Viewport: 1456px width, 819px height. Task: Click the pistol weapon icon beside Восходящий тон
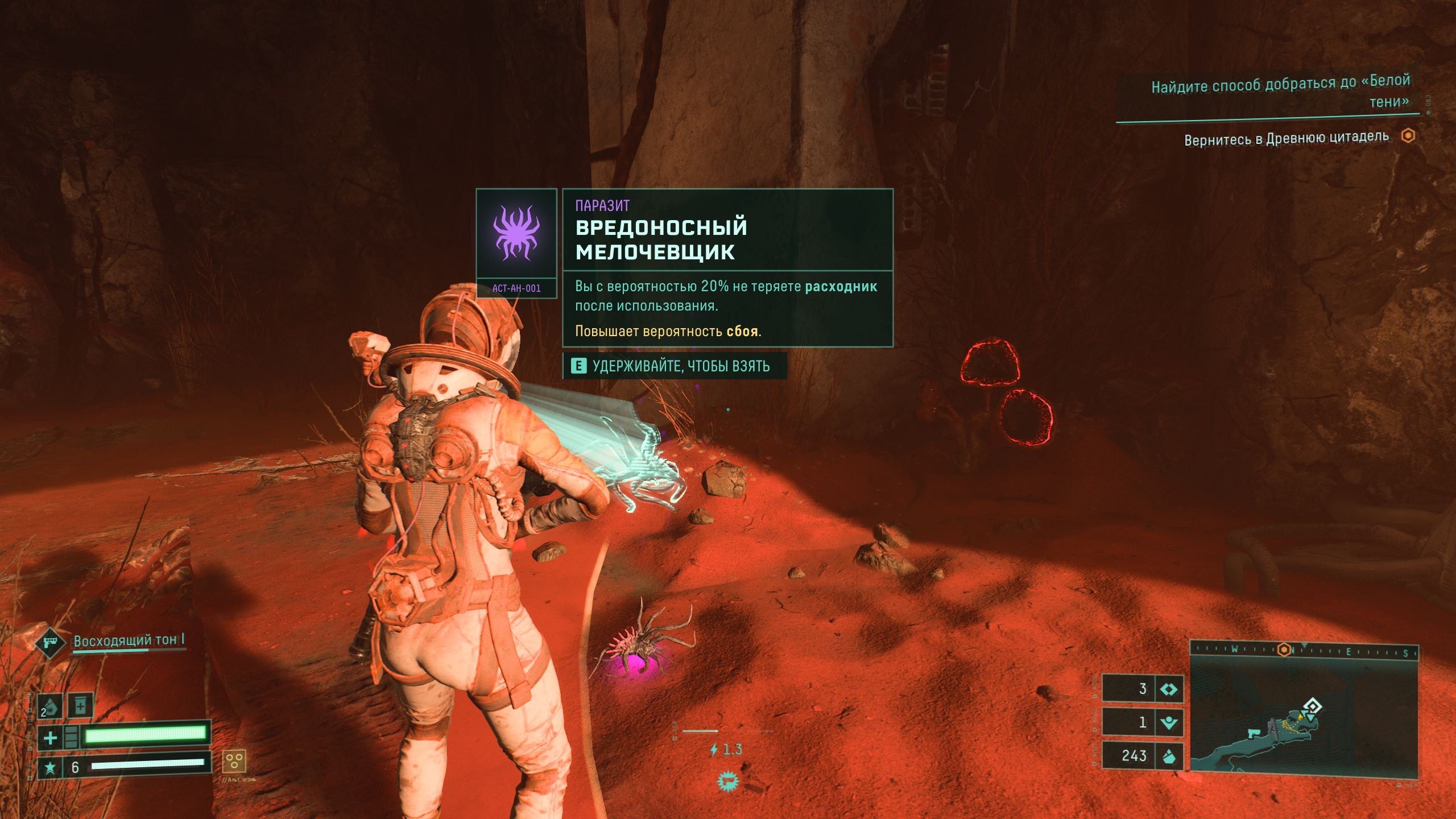pos(50,643)
